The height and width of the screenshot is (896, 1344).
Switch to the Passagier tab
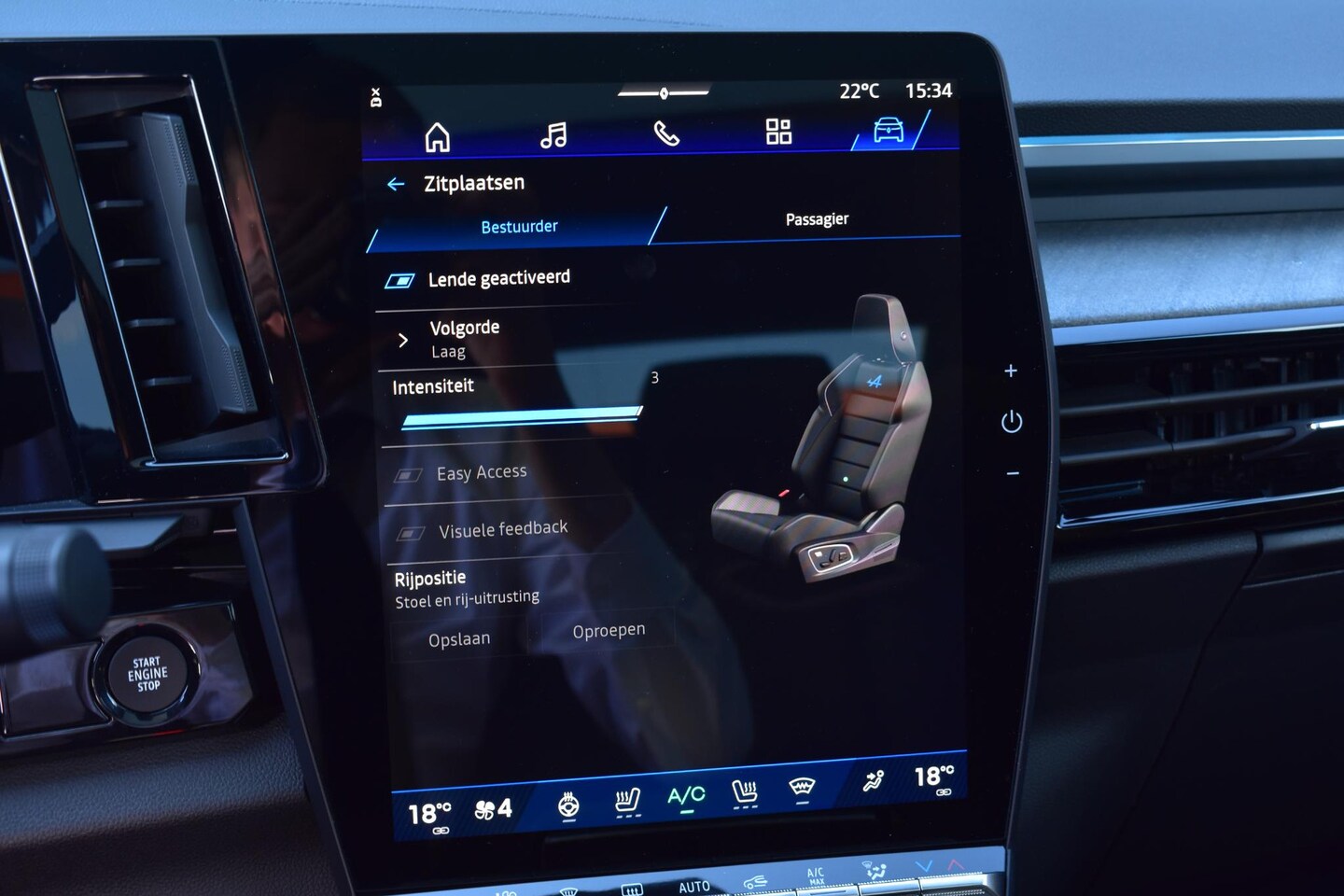(x=817, y=219)
